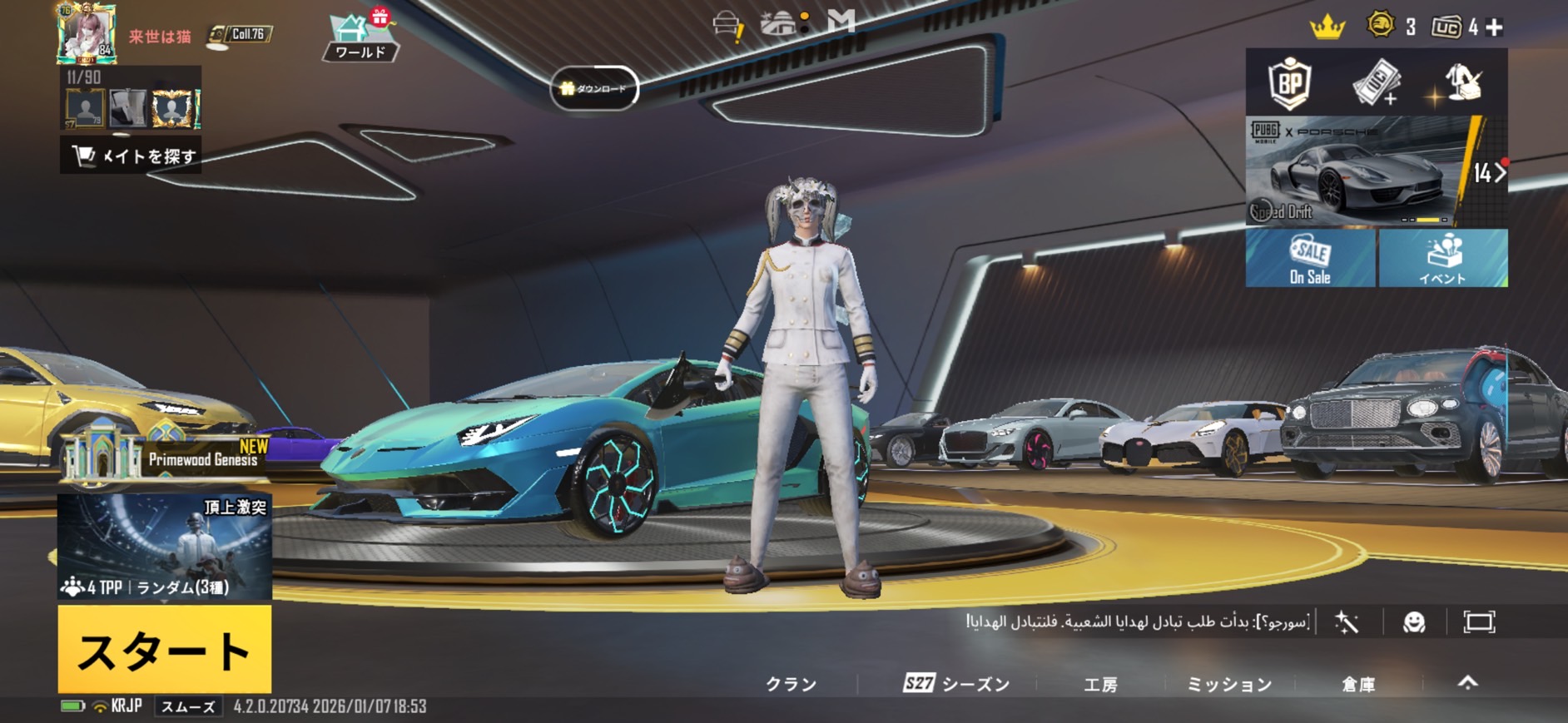Open the クラン clan menu
This screenshot has height=723, width=1568.
791,684
